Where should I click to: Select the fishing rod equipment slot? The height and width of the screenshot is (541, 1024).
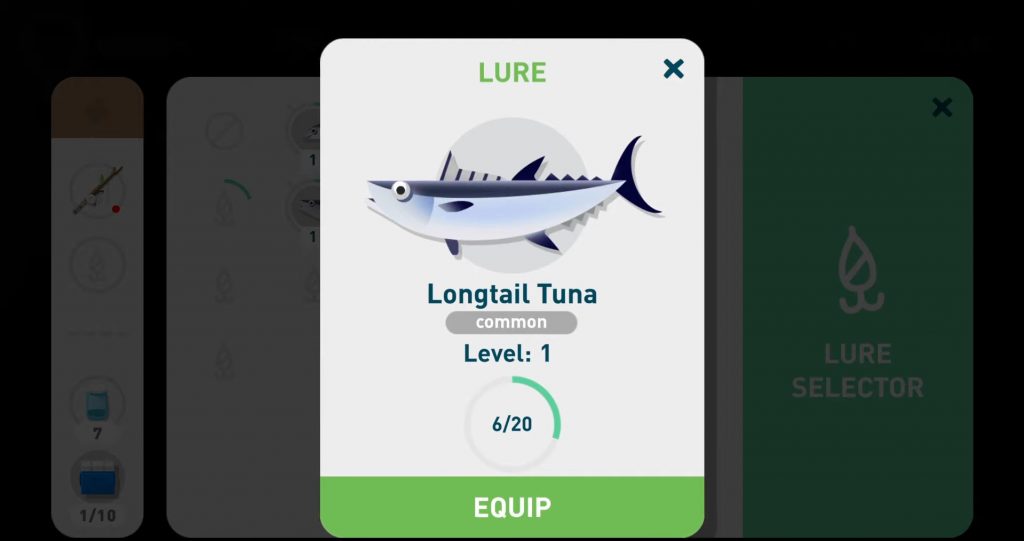(97, 190)
